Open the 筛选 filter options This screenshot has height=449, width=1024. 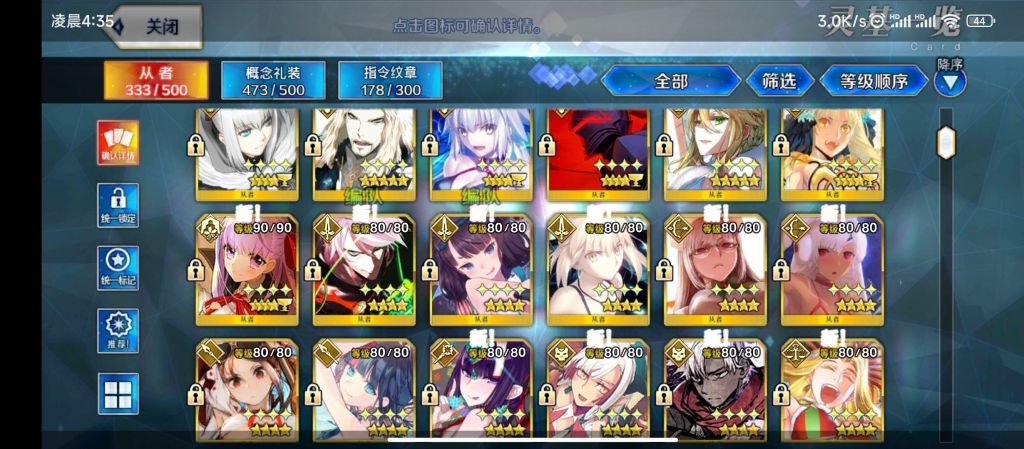[x=779, y=81]
